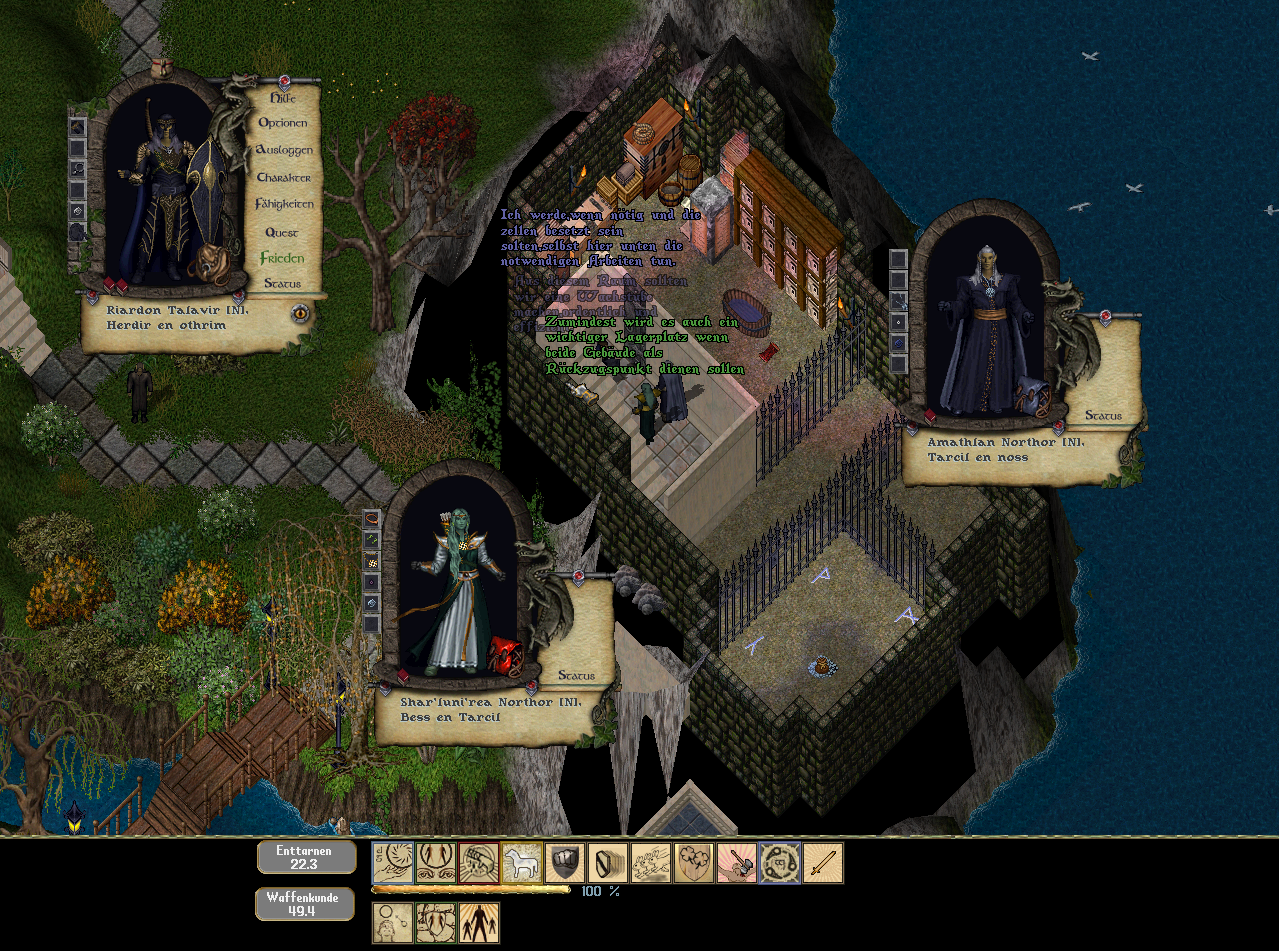Click the Enttarnen skill button
The height and width of the screenshot is (951, 1279).
tap(306, 857)
